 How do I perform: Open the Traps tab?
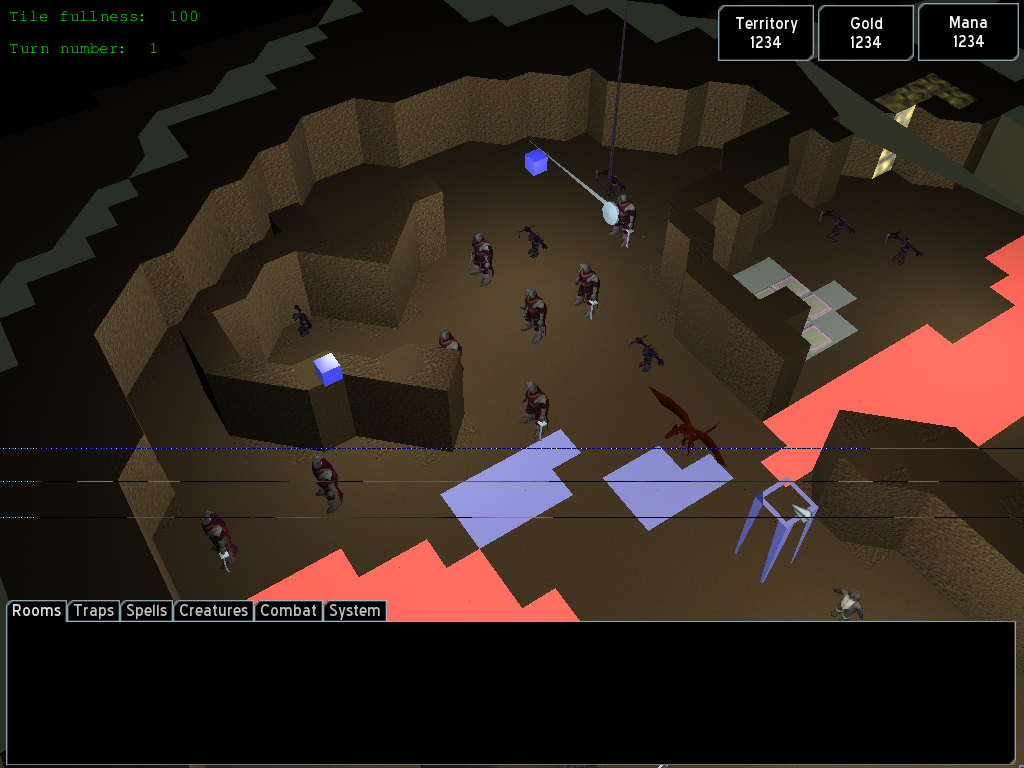click(94, 611)
